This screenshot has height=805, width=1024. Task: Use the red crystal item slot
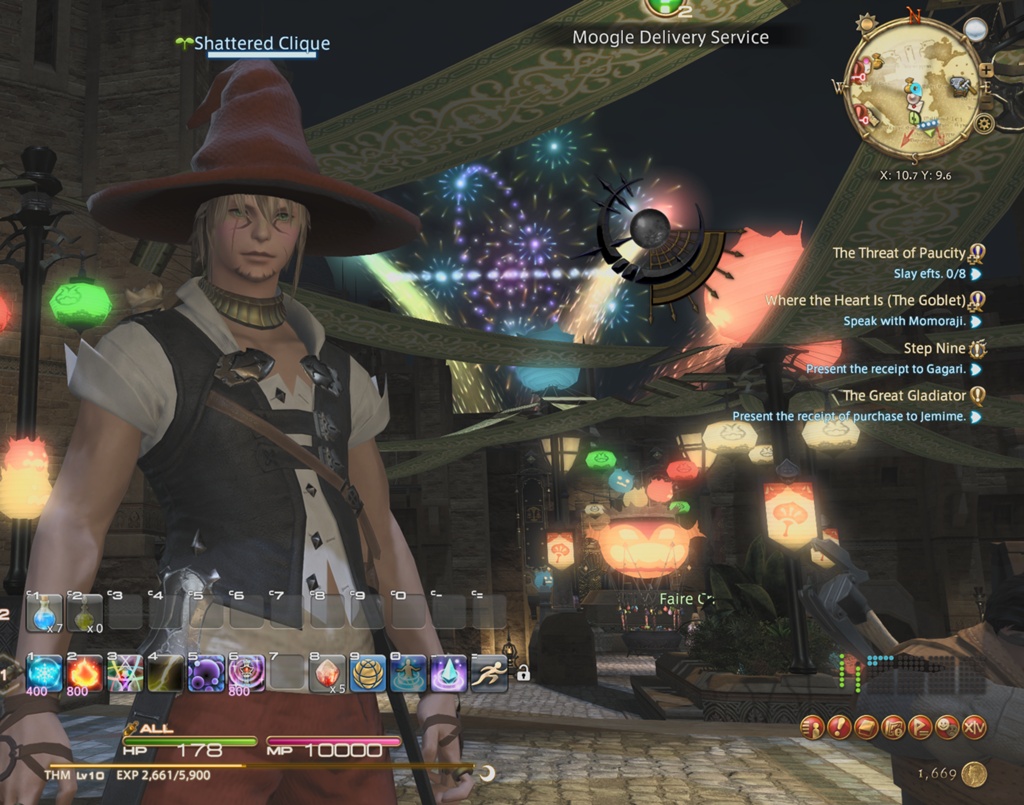pos(328,674)
